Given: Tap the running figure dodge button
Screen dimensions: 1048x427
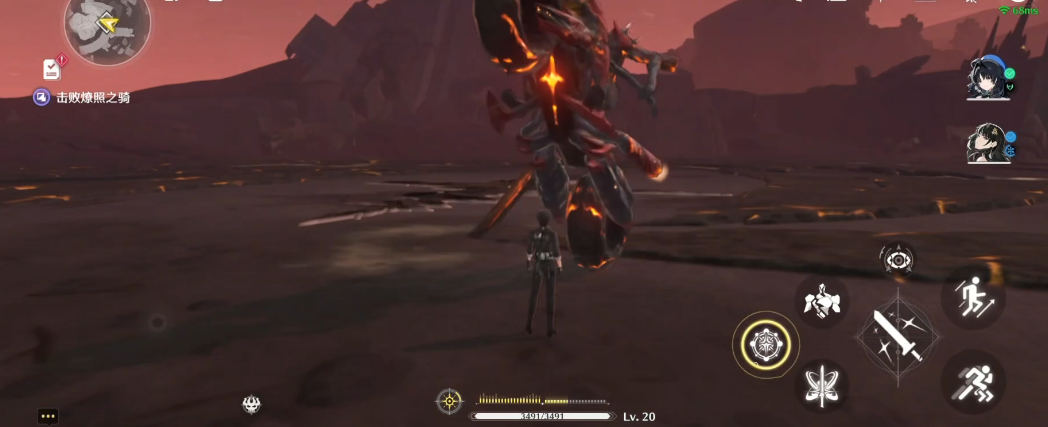Looking at the screenshot, I should [x=972, y=382].
